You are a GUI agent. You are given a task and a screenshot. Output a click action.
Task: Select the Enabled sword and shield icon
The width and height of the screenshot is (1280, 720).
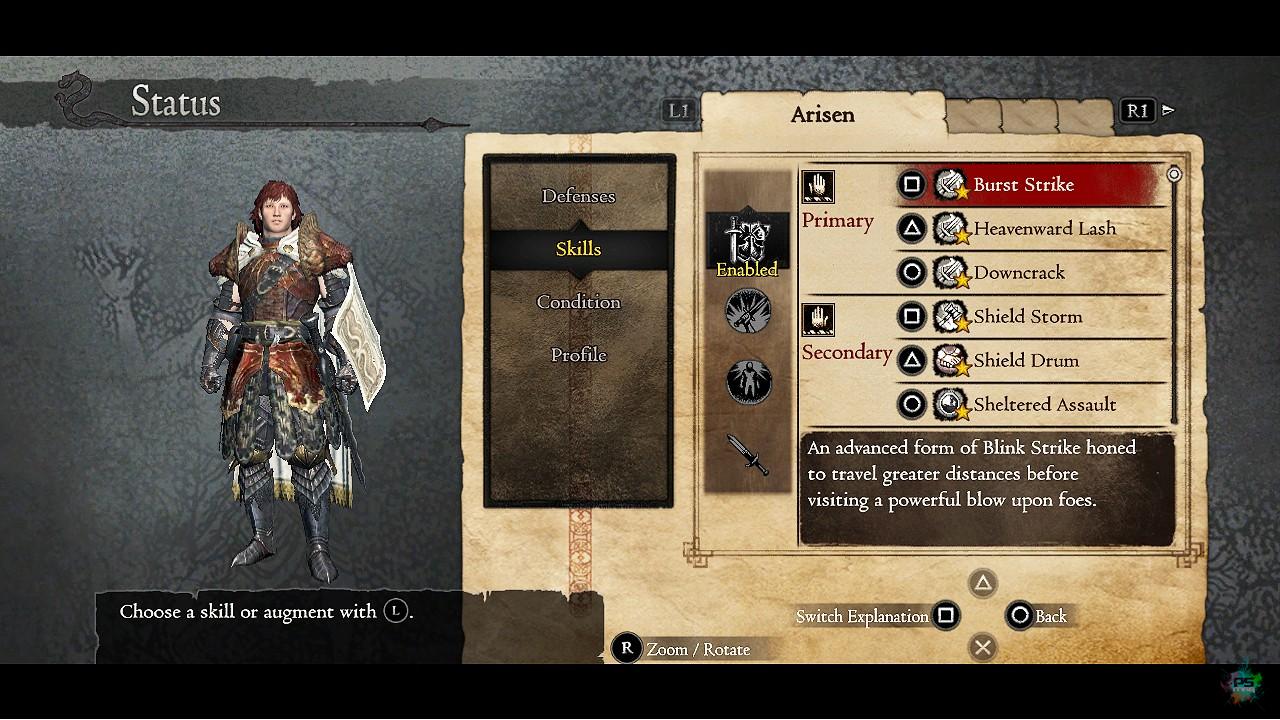pos(747,243)
